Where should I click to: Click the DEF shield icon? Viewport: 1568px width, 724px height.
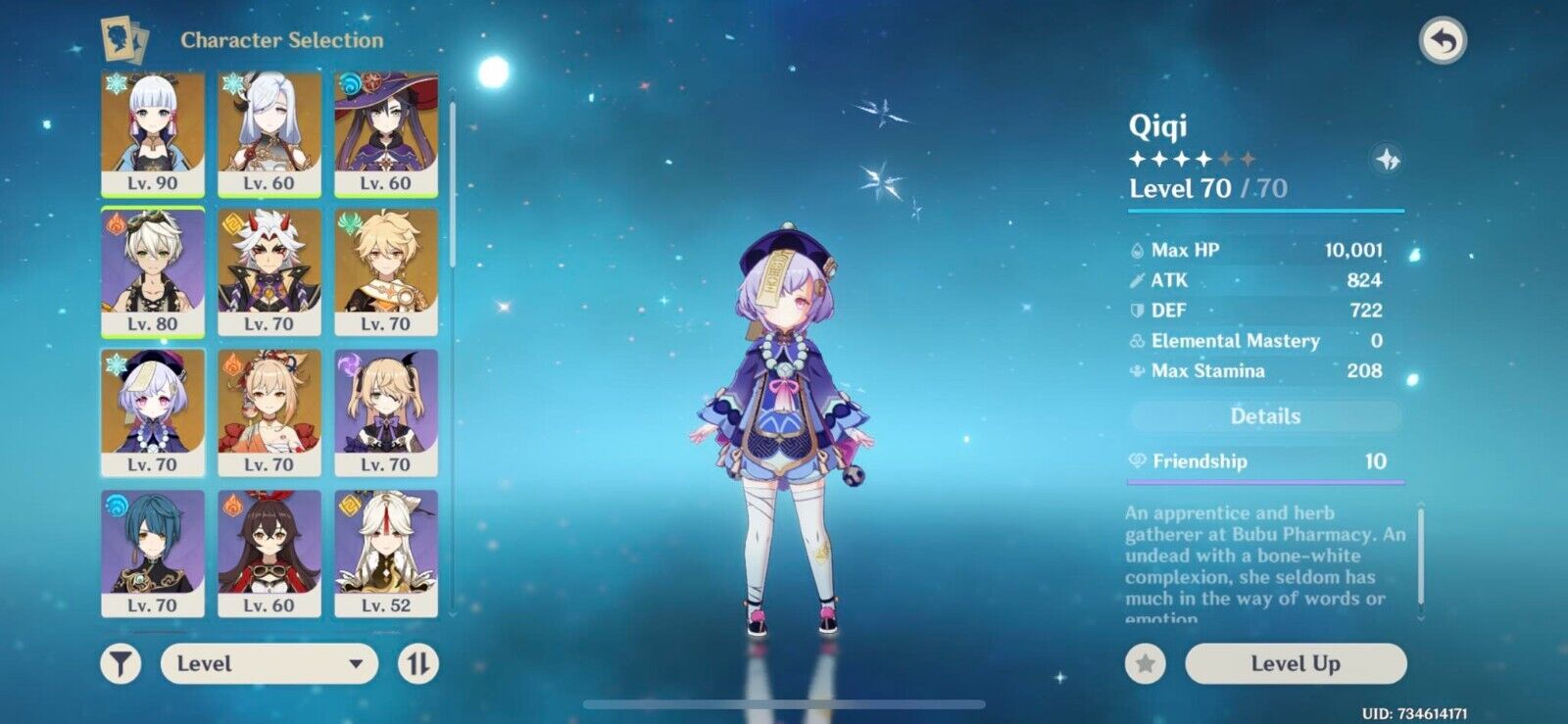(x=1135, y=311)
